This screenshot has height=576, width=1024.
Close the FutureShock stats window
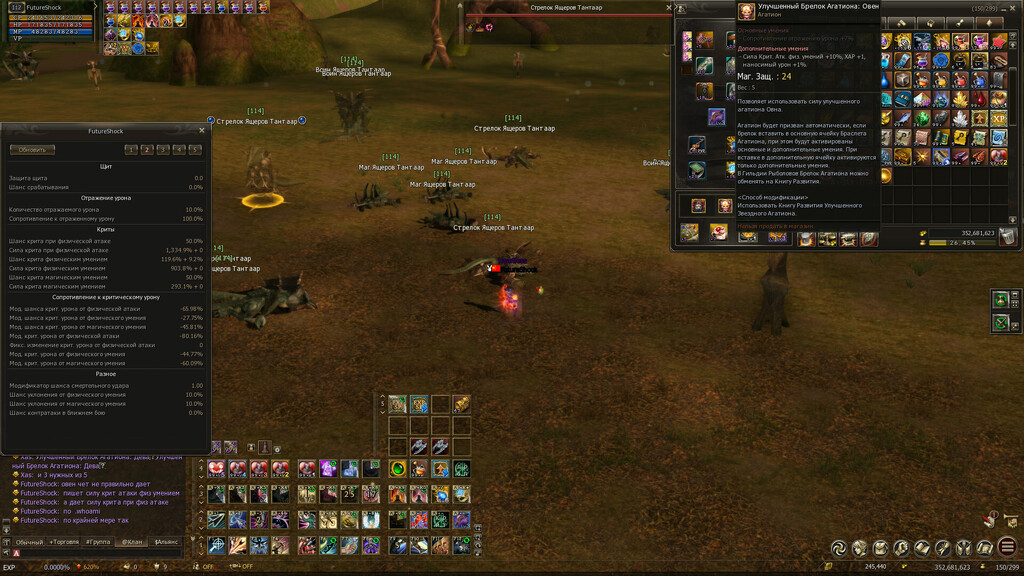(x=201, y=130)
